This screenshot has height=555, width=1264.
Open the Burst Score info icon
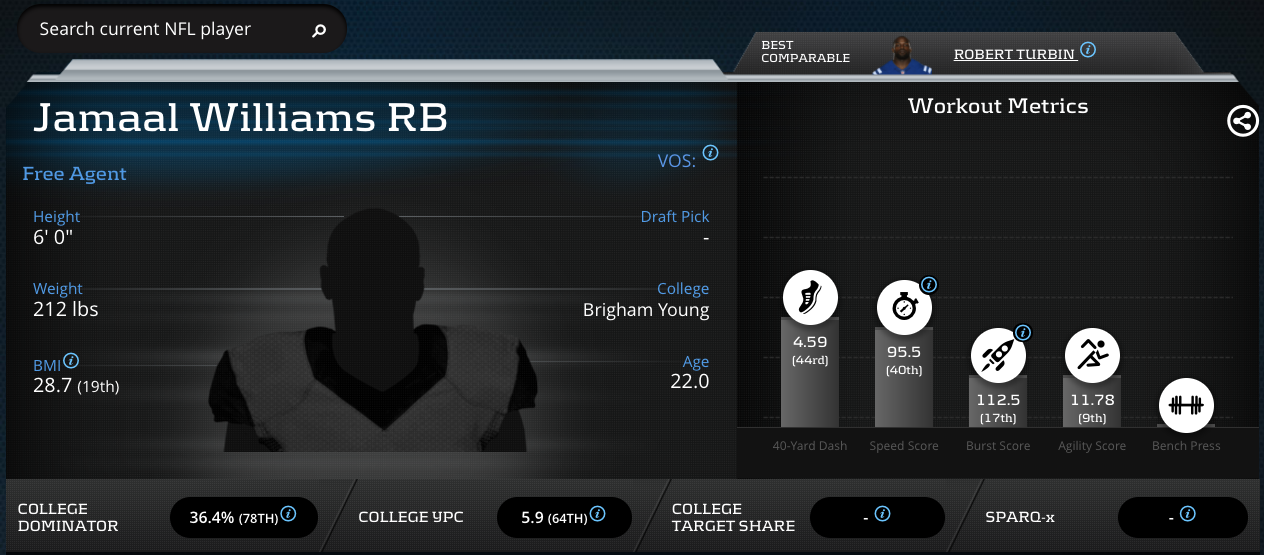point(1022,333)
